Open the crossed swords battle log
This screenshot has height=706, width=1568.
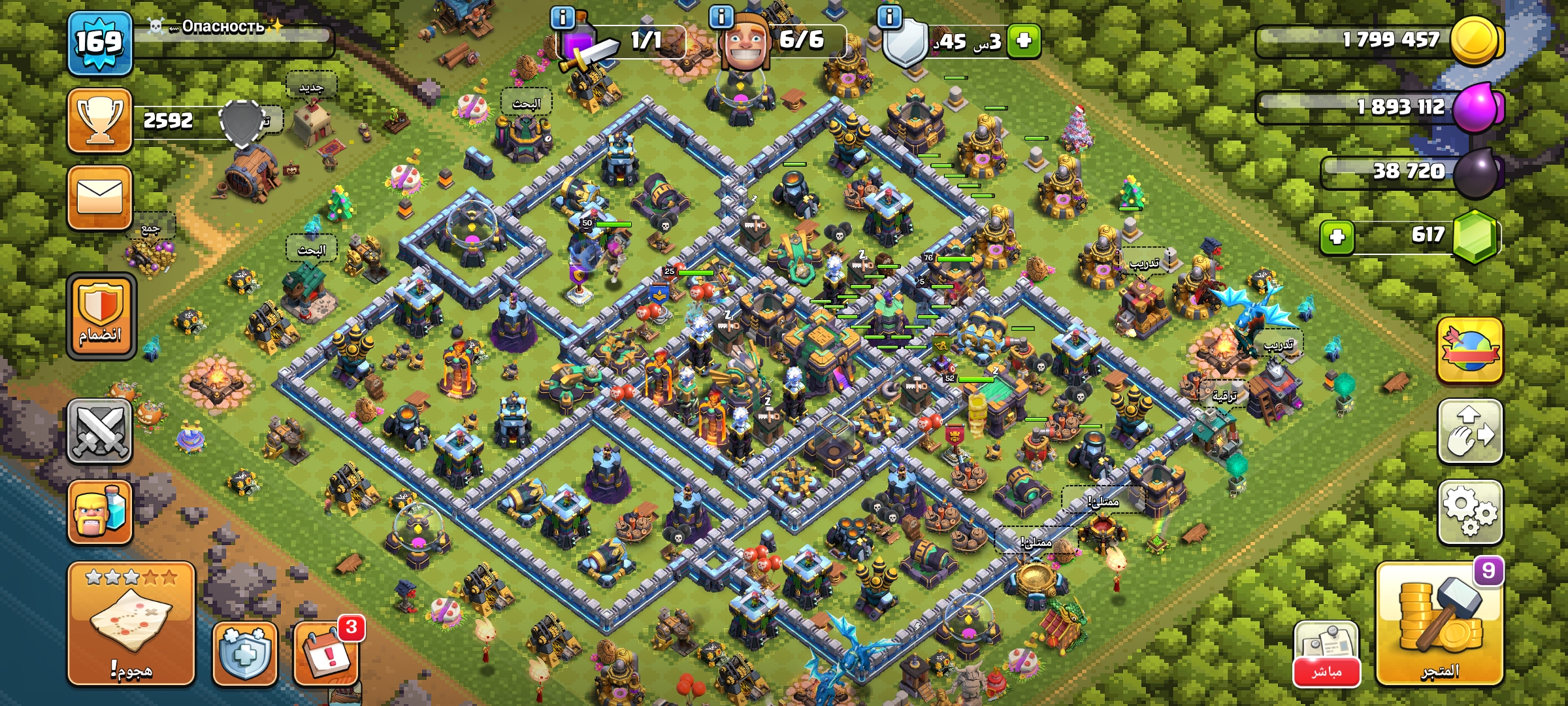pyautogui.click(x=100, y=431)
